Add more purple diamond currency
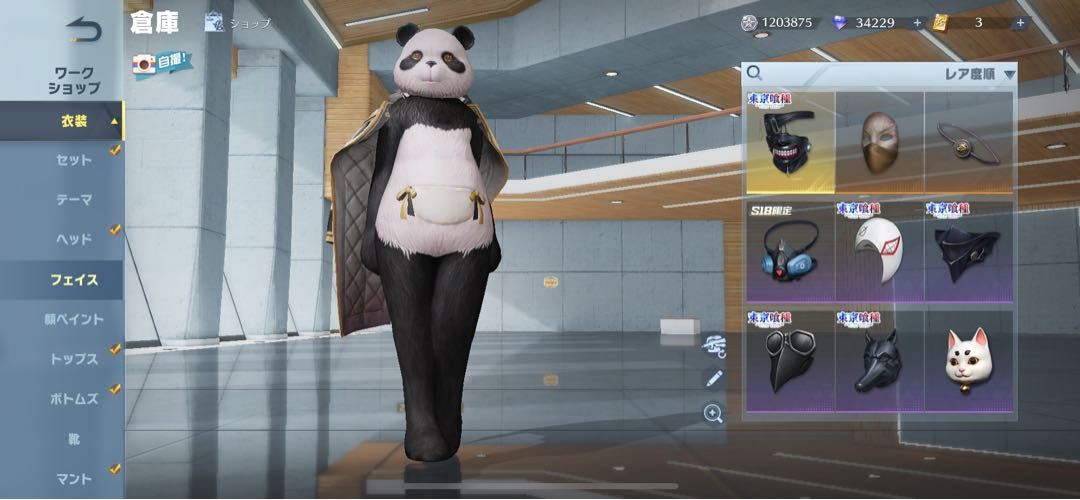This screenshot has width=1080, height=500. [x=917, y=22]
